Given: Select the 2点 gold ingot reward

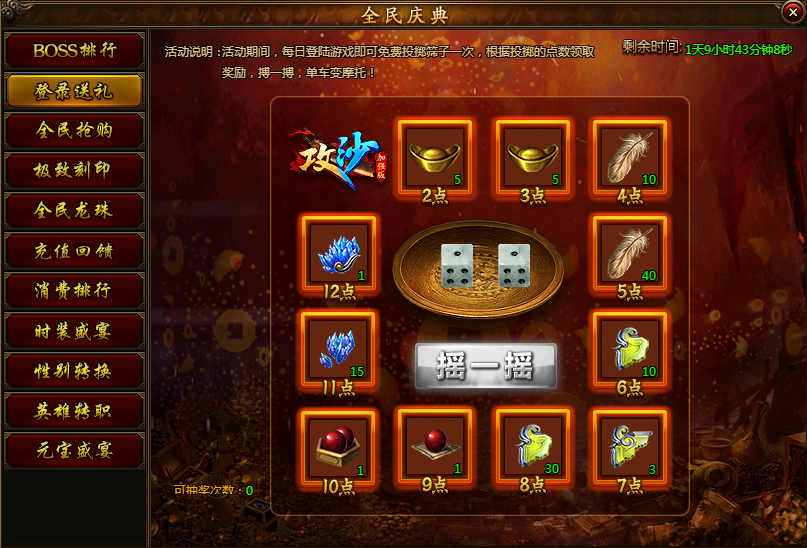Looking at the screenshot, I should coord(435,156).
